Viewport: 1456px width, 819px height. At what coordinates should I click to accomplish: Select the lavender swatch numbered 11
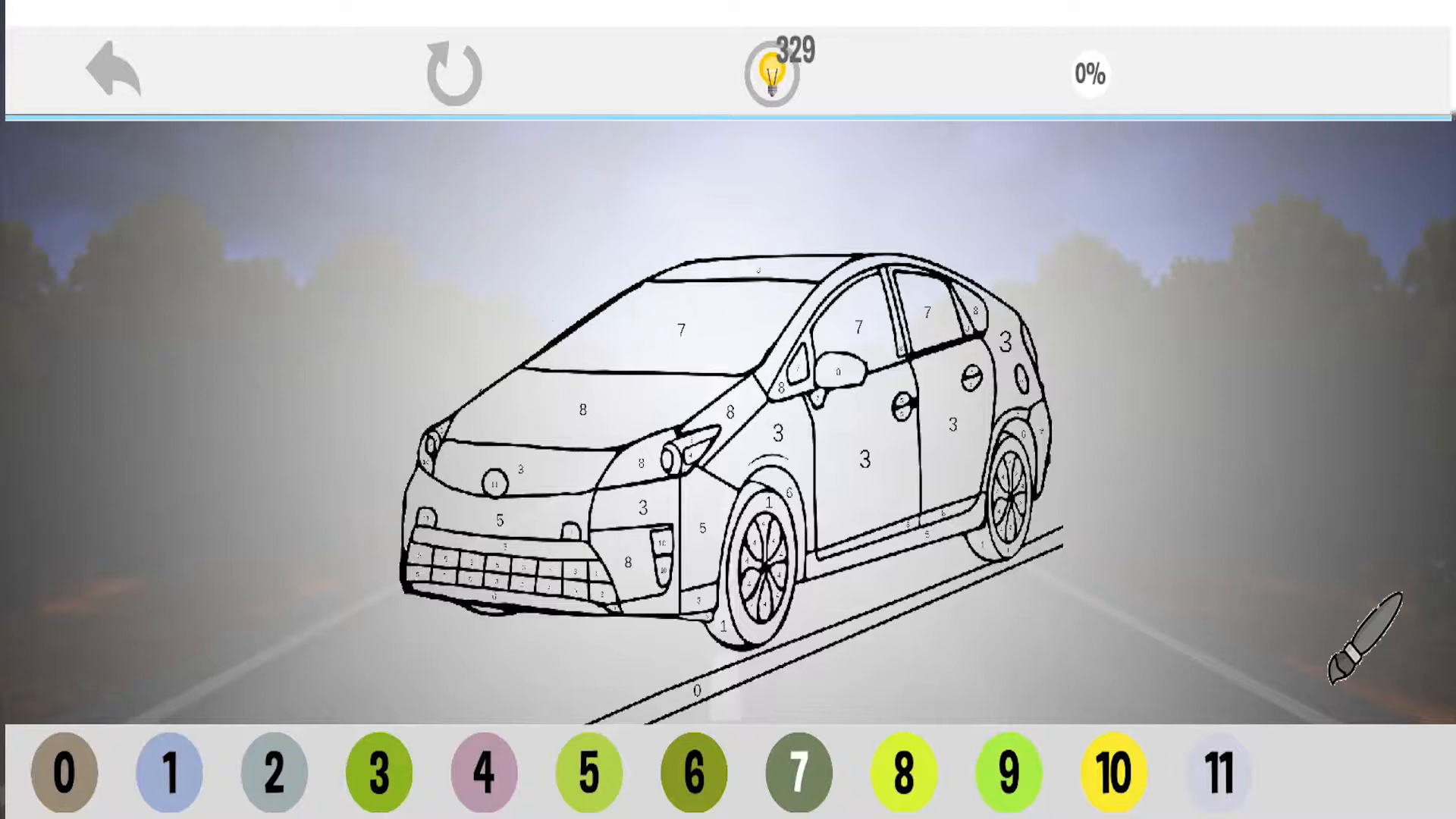[1218, 771]
